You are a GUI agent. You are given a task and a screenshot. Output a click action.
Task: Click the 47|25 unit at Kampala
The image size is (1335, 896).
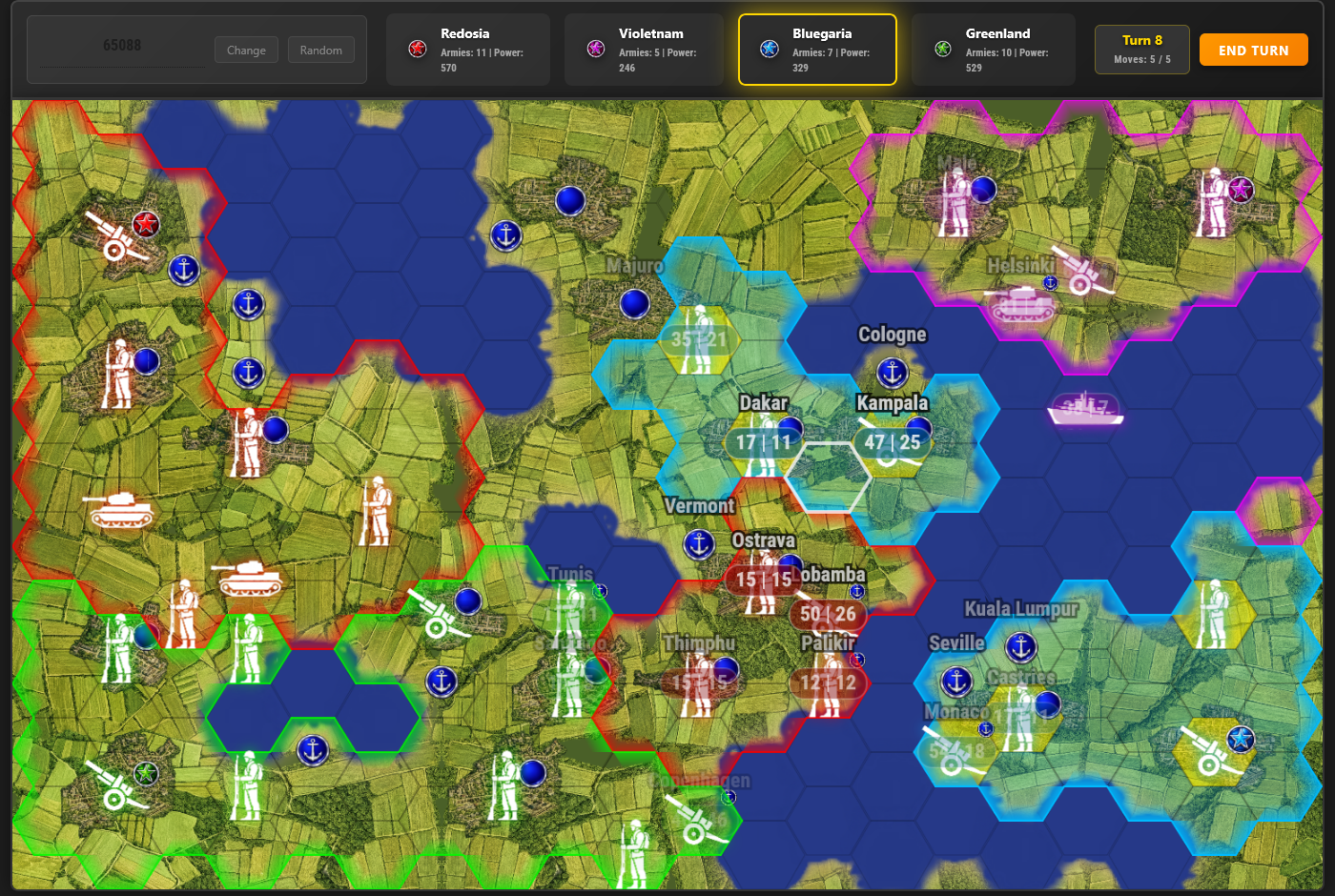tap(894, 442)
